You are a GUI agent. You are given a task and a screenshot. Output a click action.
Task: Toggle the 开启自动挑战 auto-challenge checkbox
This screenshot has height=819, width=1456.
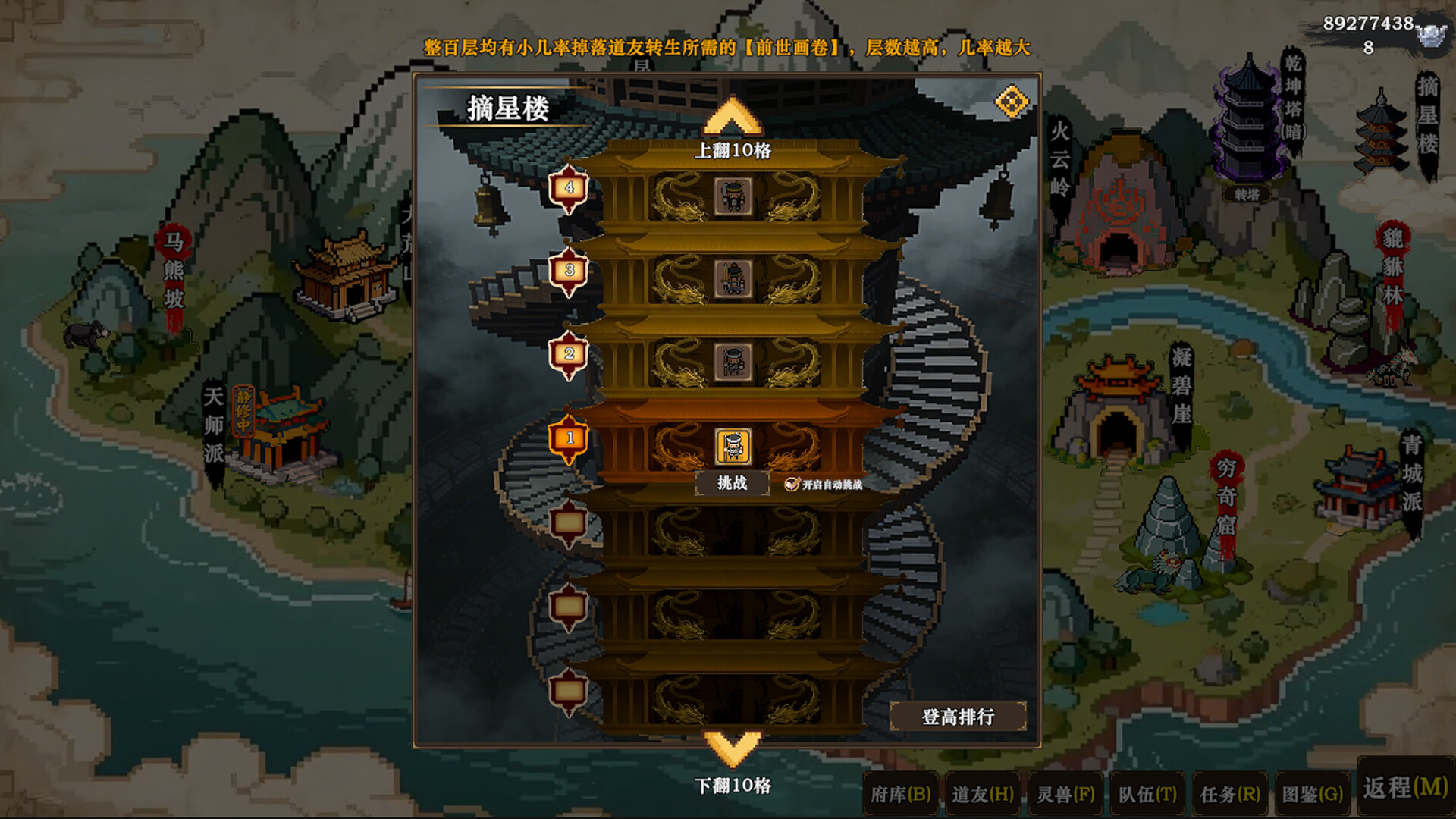click(792, 484)
